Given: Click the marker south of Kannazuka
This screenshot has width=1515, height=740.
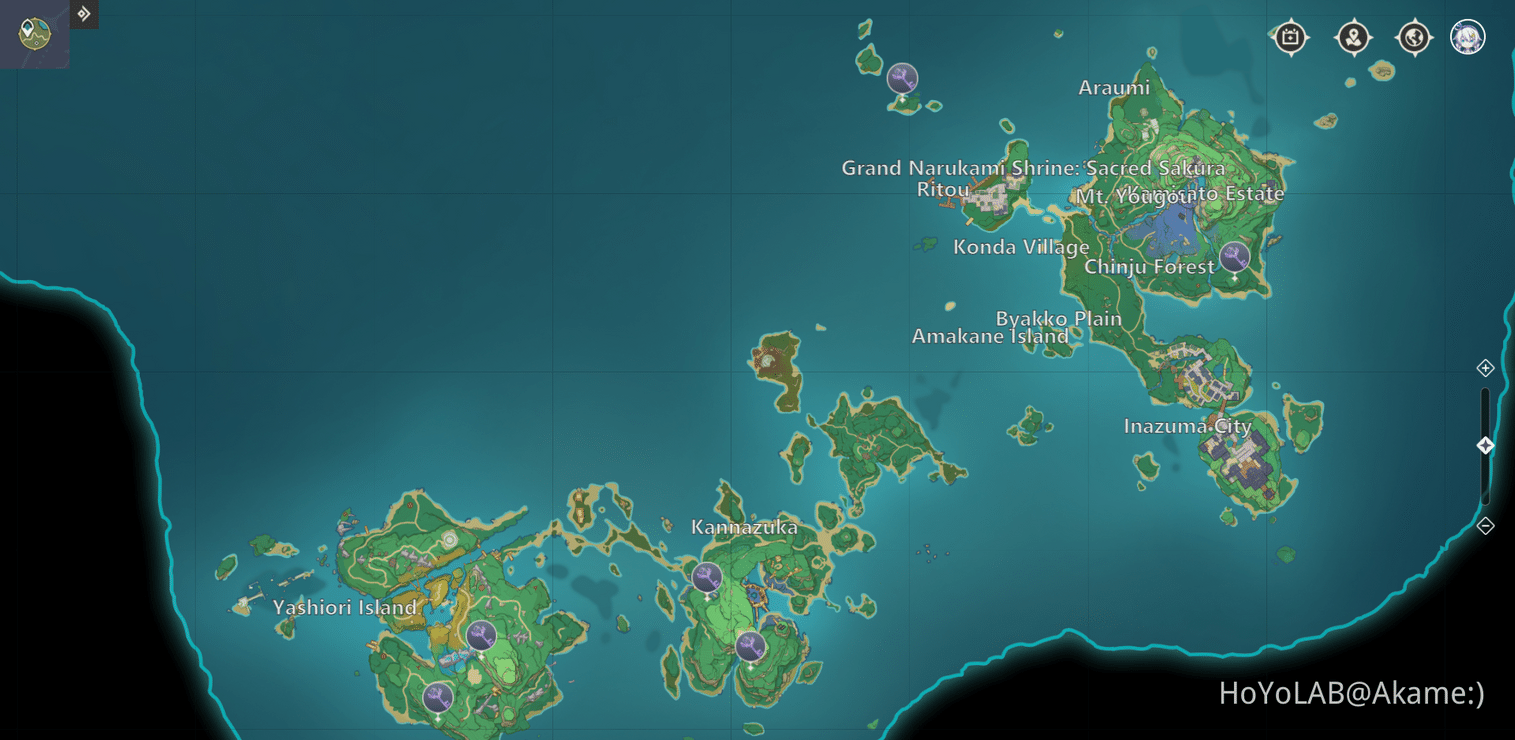Looking at the screenshot, I should (750, 646).
